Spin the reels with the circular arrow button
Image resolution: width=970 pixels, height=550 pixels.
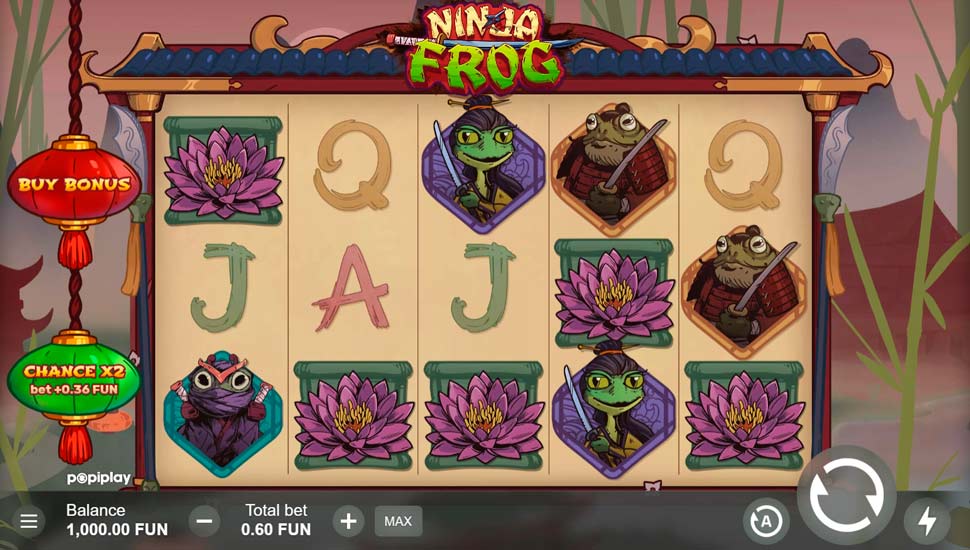pyautogui.click(x=846, y=495)
